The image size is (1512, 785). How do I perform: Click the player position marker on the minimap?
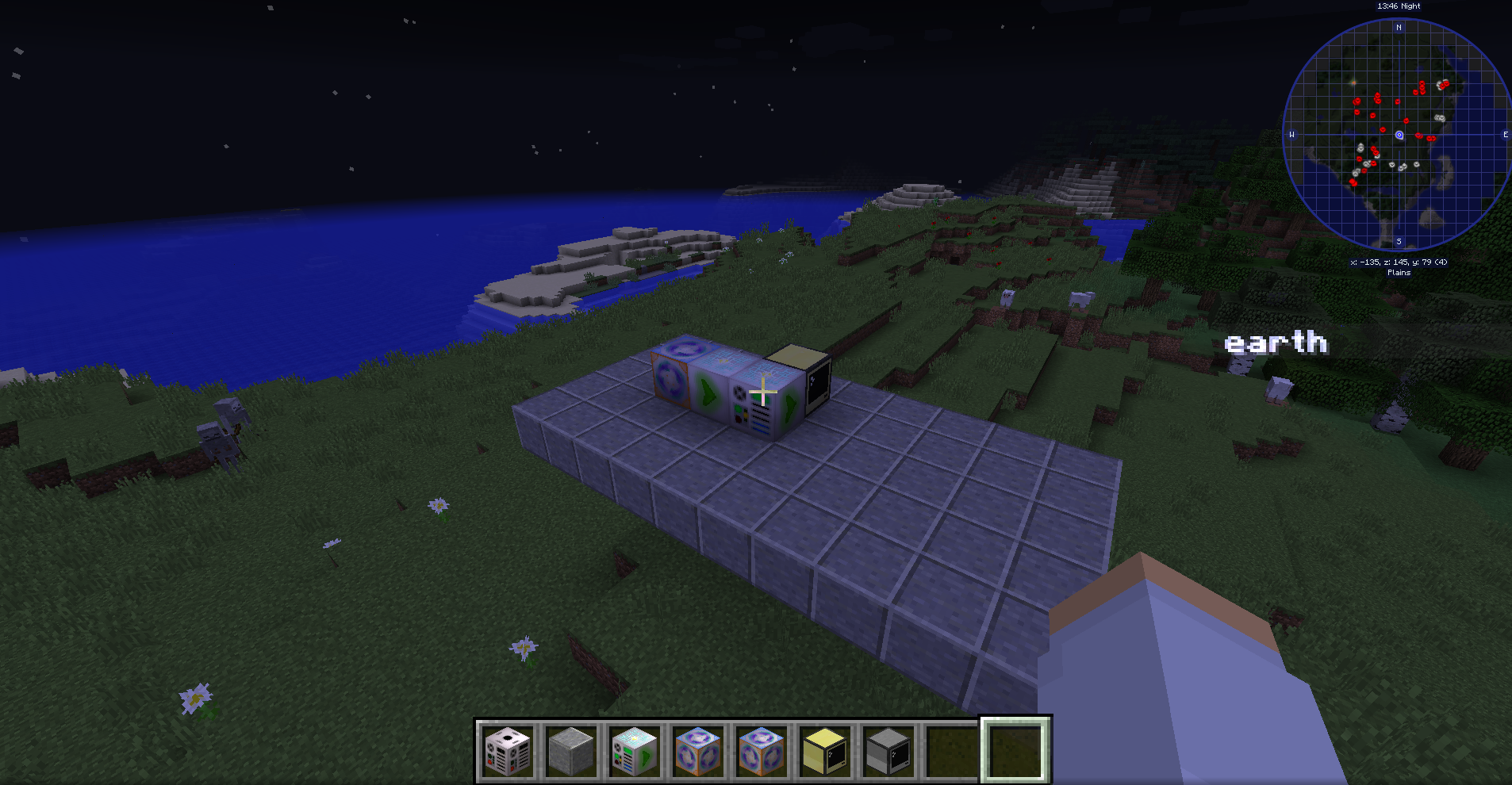pos(1399,135)
